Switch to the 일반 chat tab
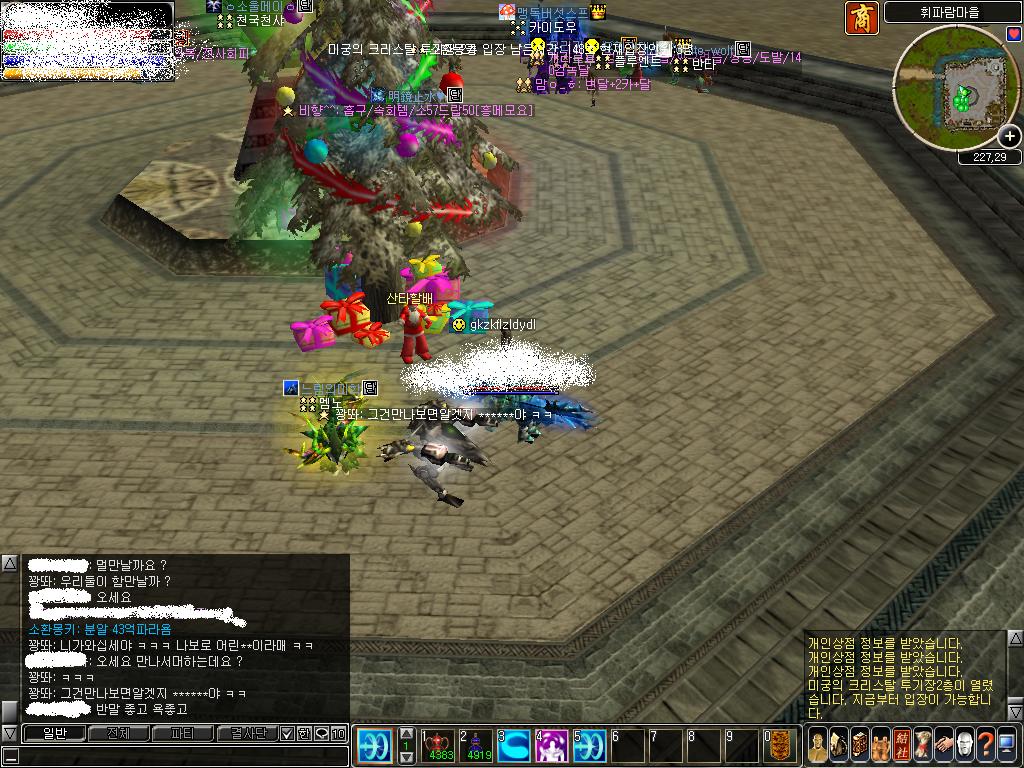The width and height of the screenshot is (1024, 768). (54, 733)
